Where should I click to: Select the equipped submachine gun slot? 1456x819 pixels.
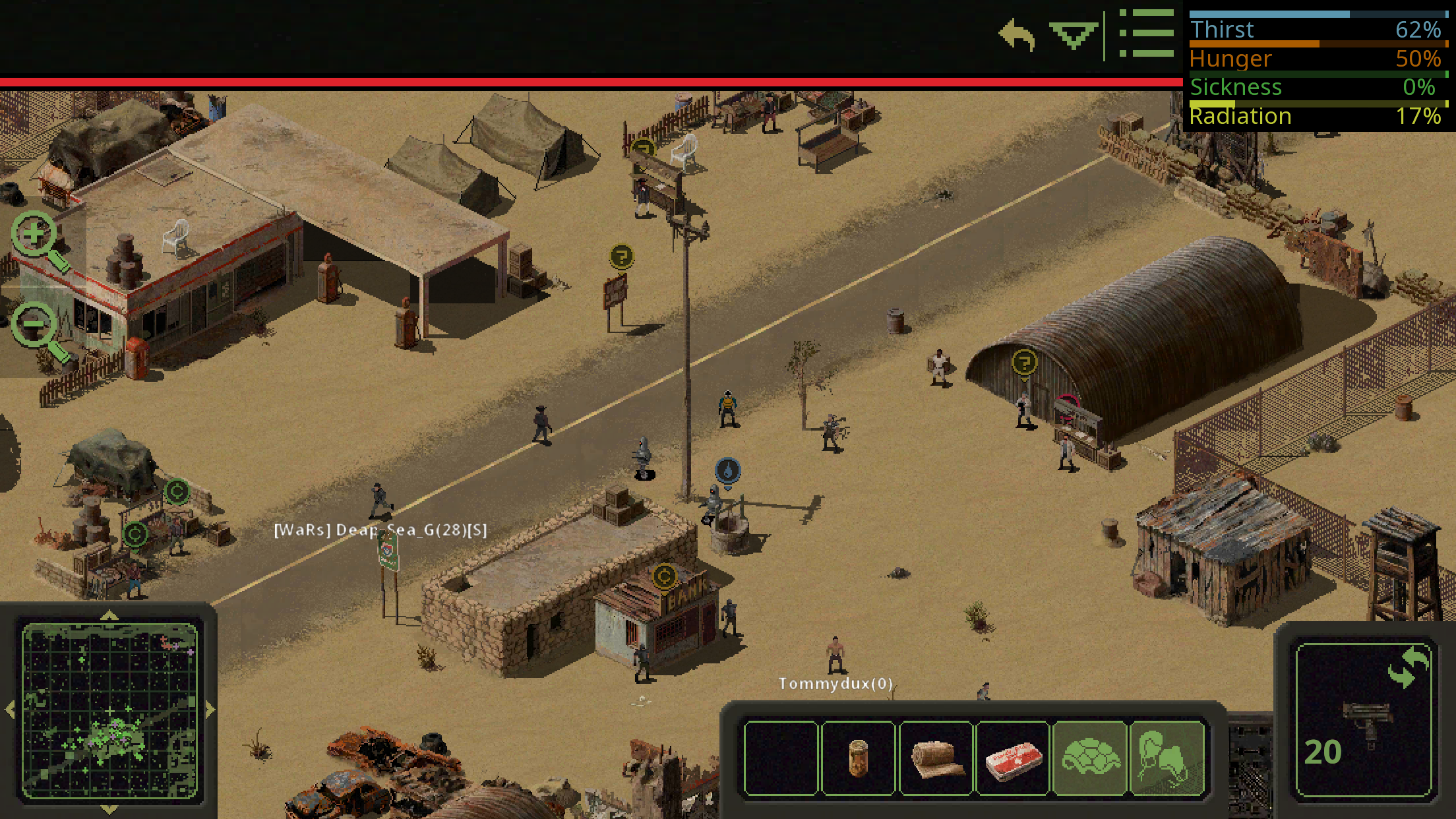(x=1364, y=725)
